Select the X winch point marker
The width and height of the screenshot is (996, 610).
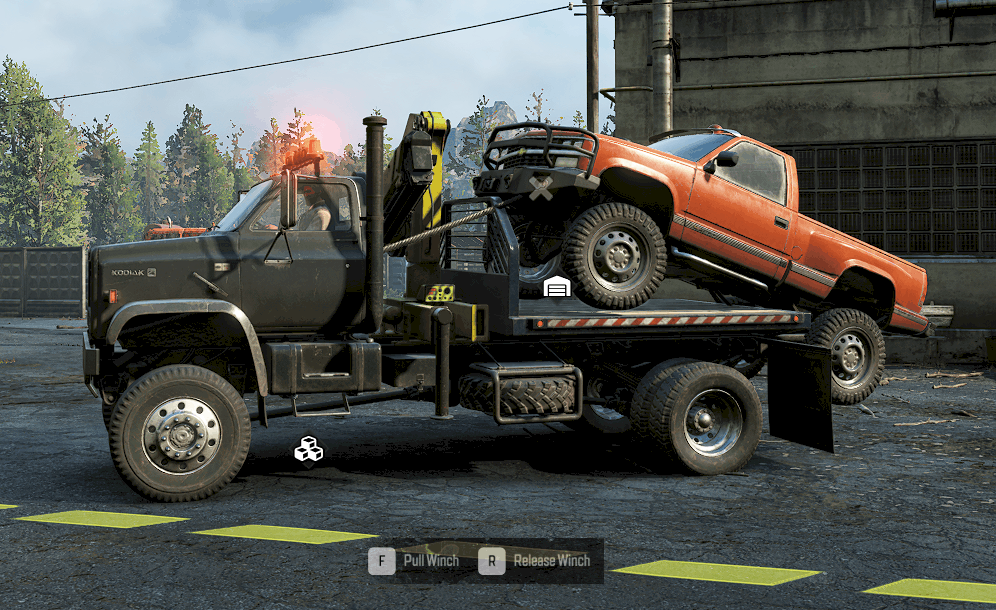pos(541,188)
